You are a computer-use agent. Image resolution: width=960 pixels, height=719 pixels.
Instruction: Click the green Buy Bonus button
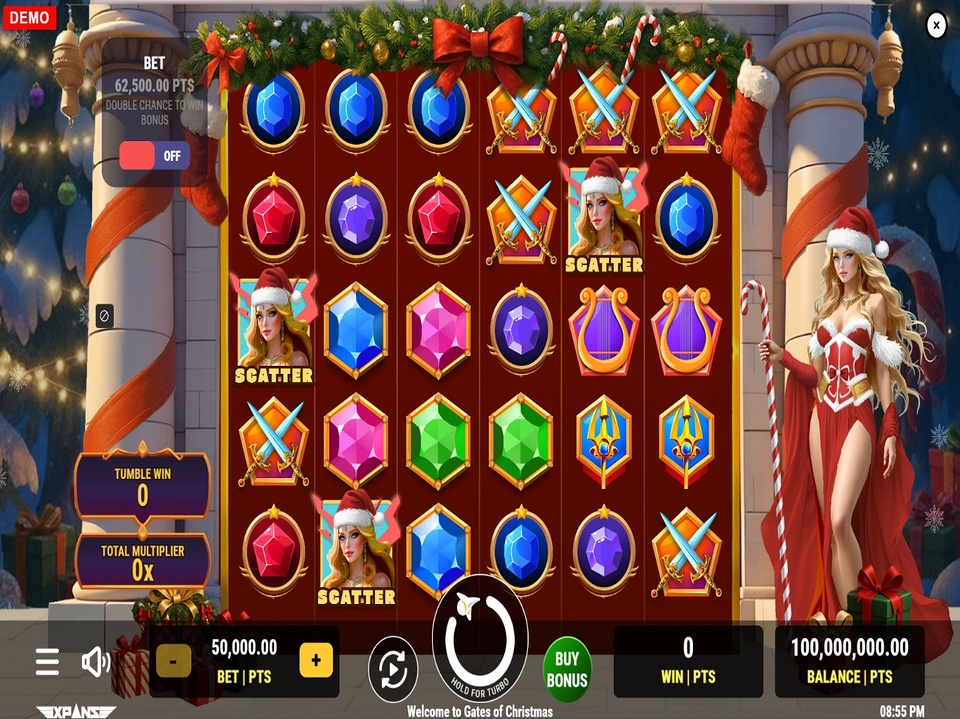click(x=567, y=669)
